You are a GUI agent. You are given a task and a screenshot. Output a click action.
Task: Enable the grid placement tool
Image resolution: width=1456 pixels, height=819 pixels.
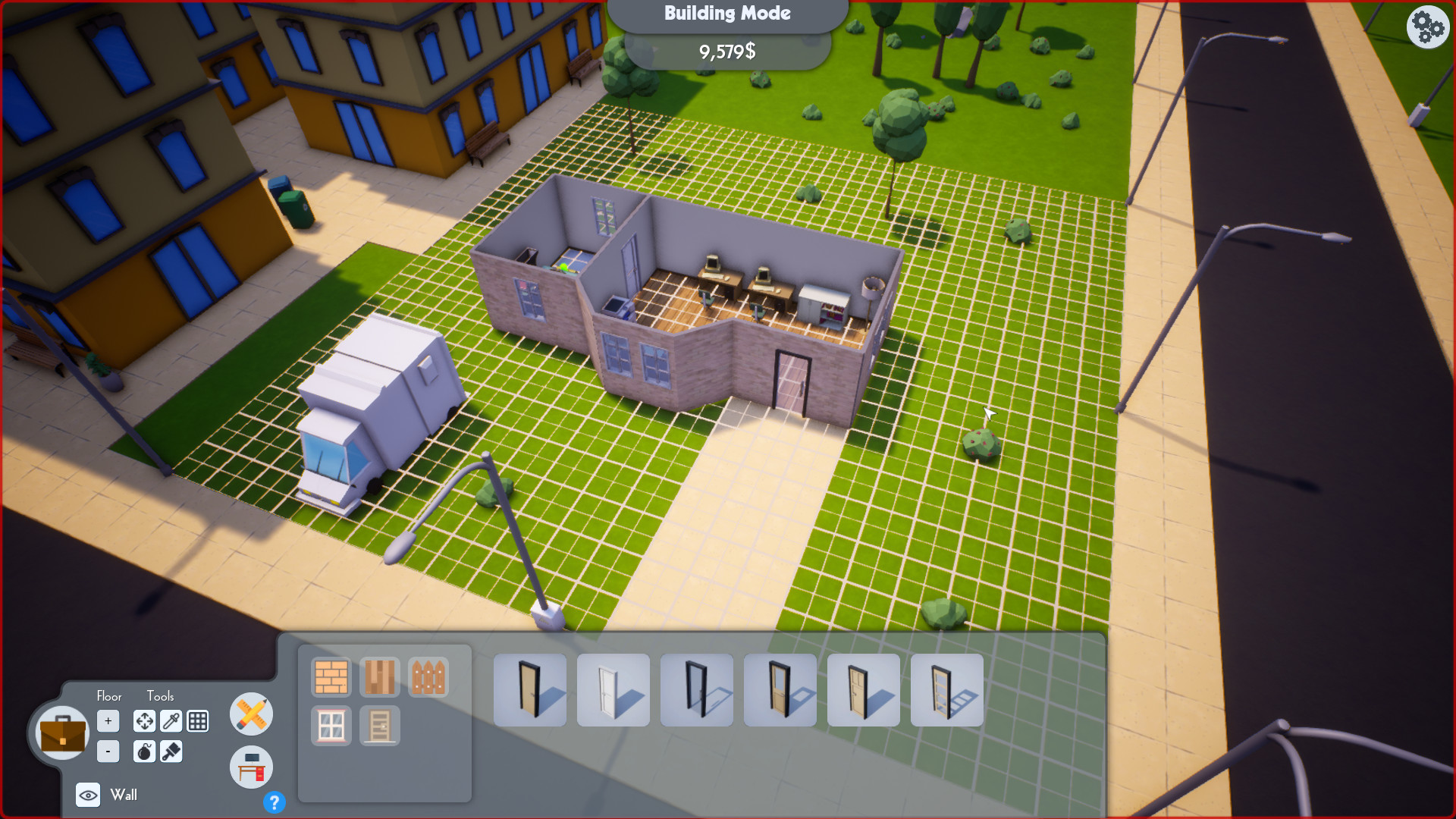198,720
